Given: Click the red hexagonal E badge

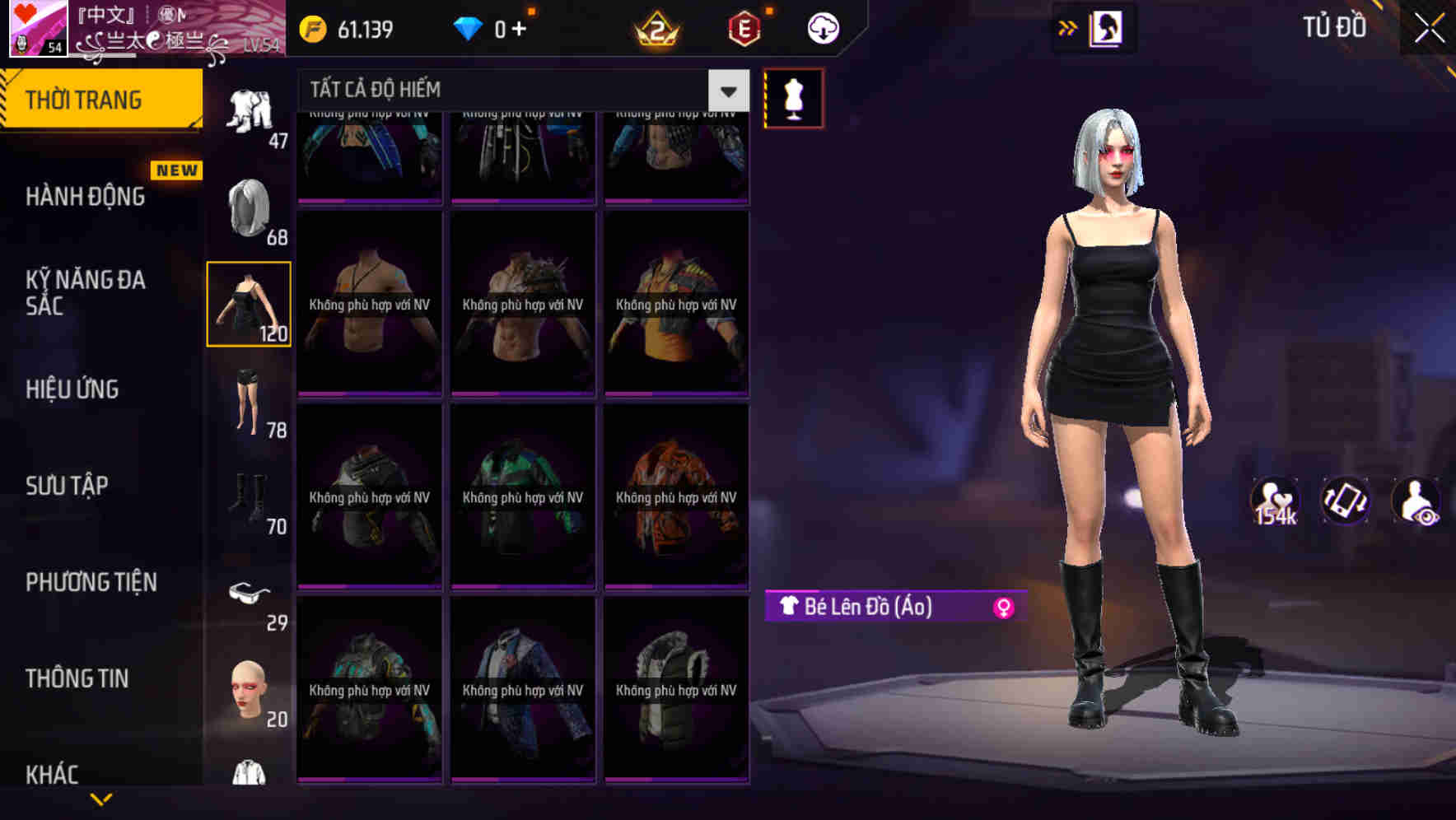Looking at the screenshot, I should (743, 26).
